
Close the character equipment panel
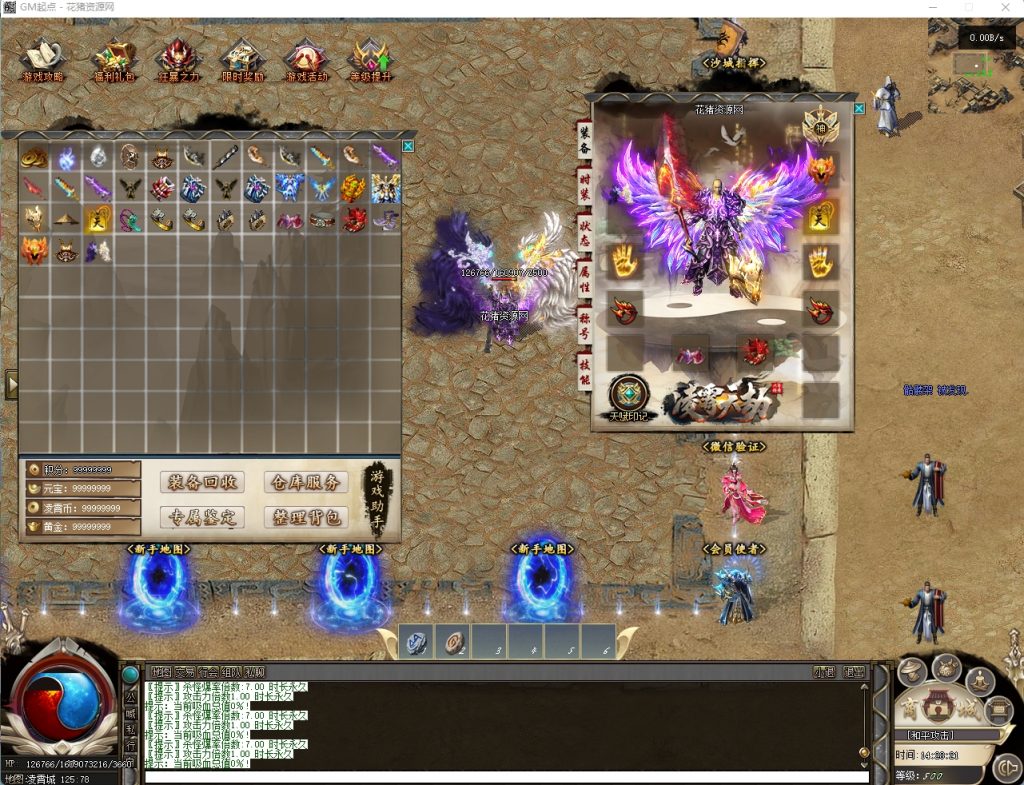coord(858,108)
